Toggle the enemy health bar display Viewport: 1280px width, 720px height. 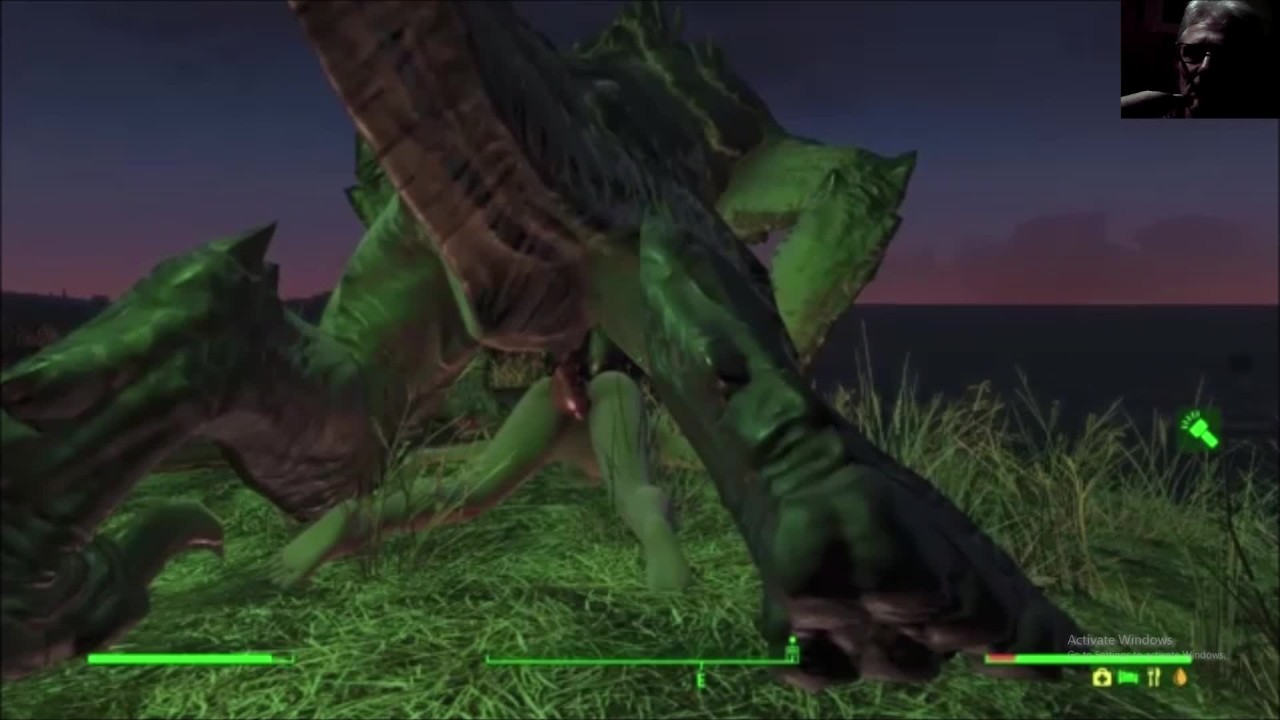(x=1090, y=659)
